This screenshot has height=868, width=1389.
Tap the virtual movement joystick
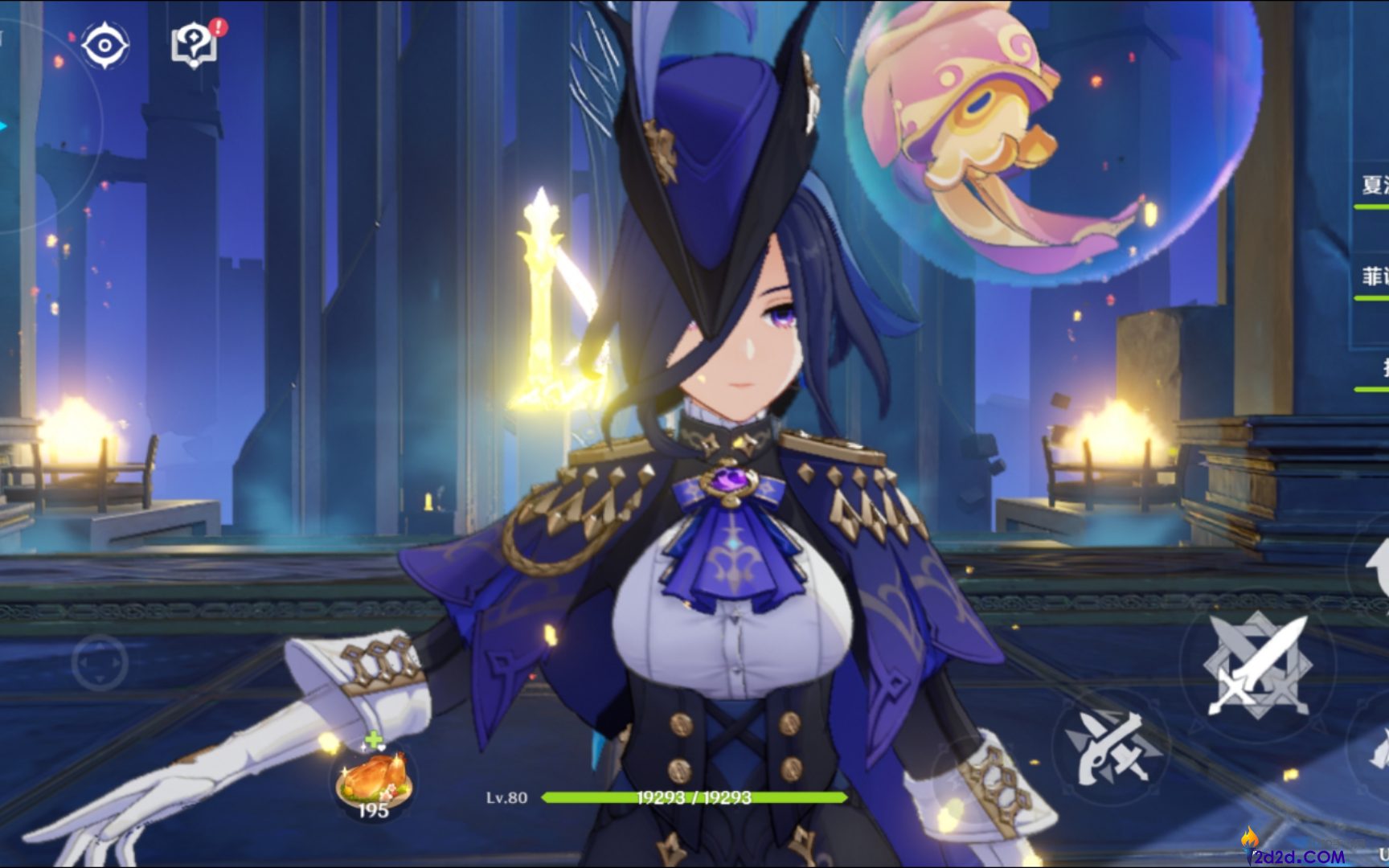(100, 662)
